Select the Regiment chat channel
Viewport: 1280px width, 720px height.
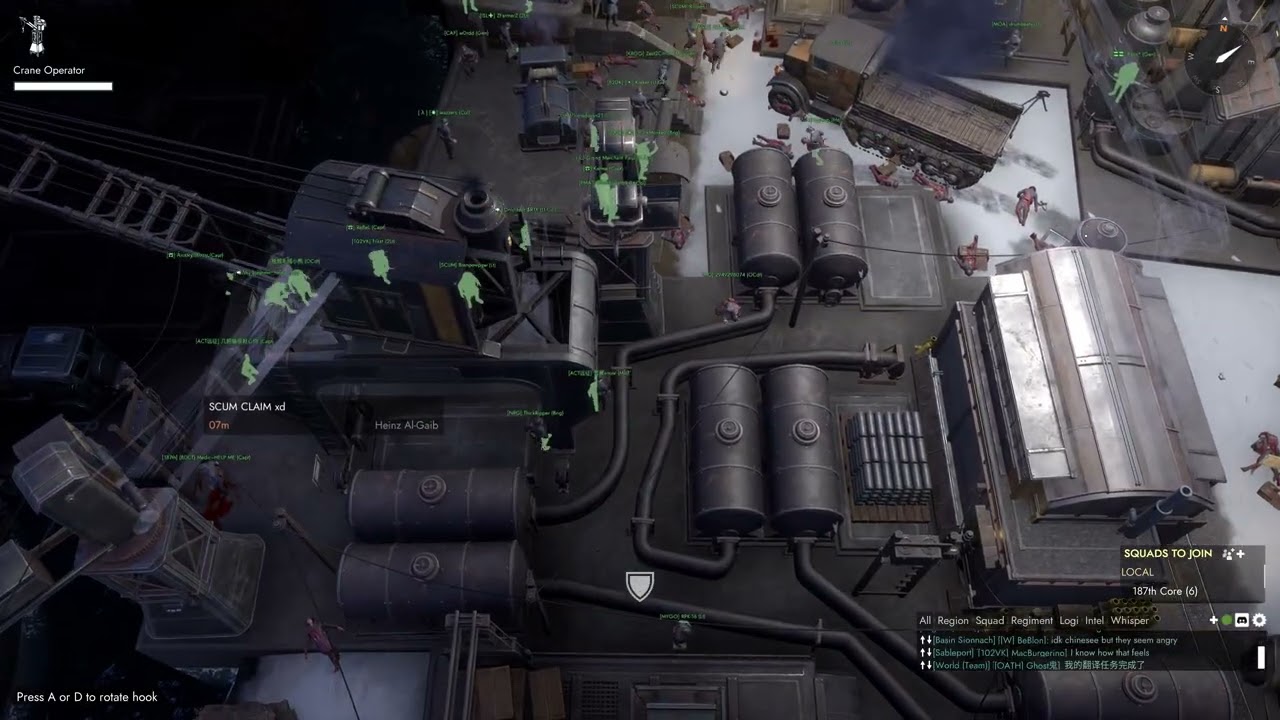(1032, 621)
